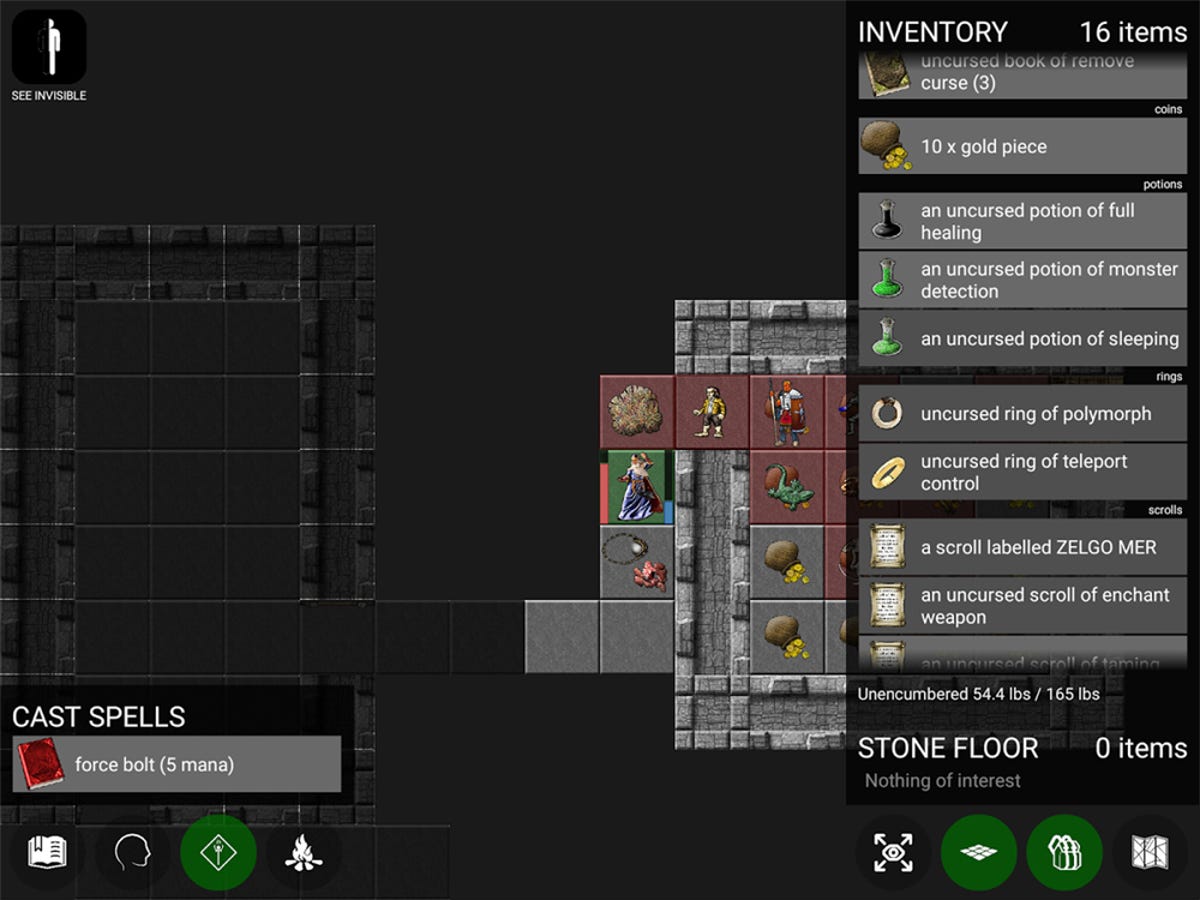The image size is (1200, 900).
Task: Select the uncursed potion of sleeping
Action: [x=1022, y=339]
